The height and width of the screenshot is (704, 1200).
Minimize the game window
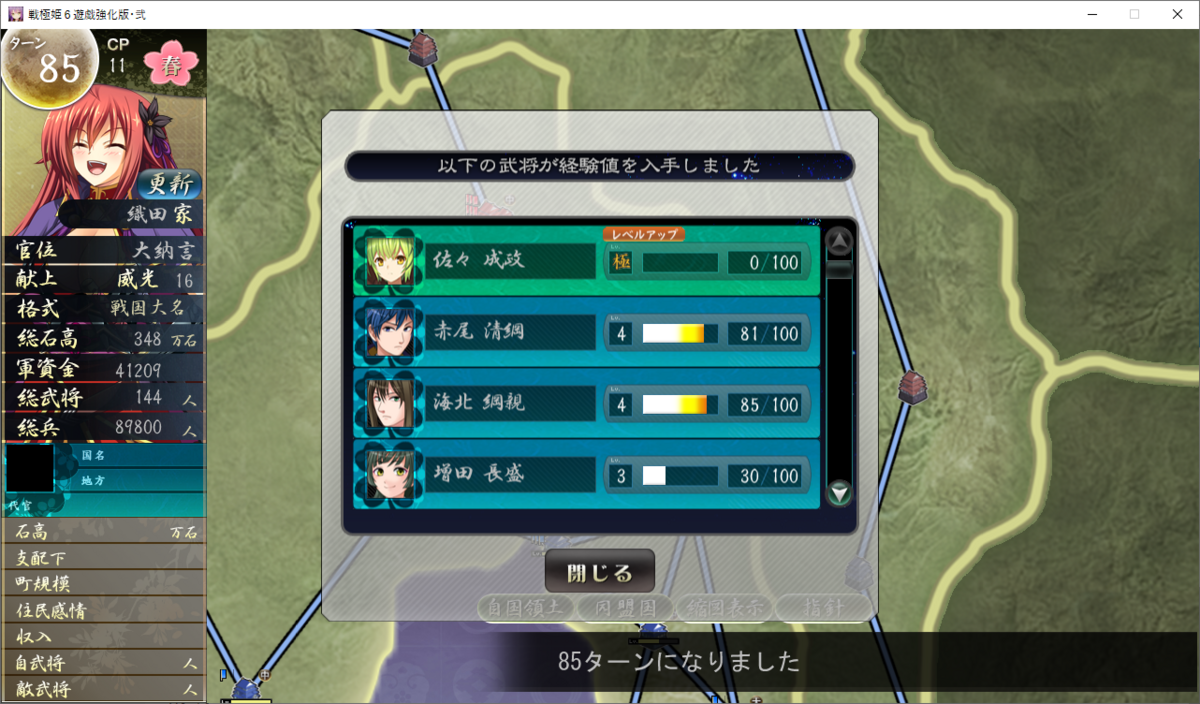(x=1089, y=14)
